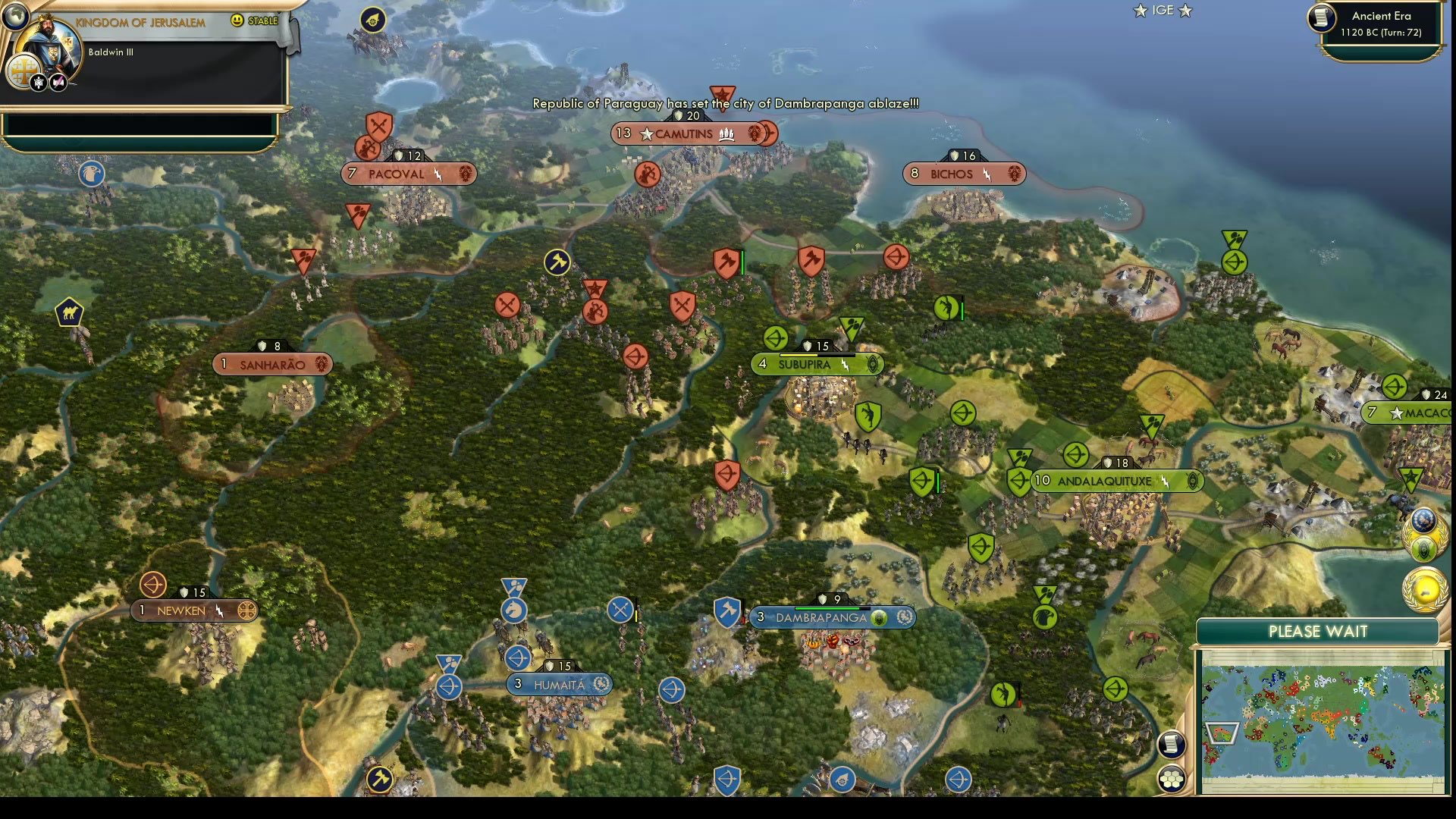1456x819 pixels.
Task: Toggle the IGE editor stars at screen top
Action: (1162, 11)
